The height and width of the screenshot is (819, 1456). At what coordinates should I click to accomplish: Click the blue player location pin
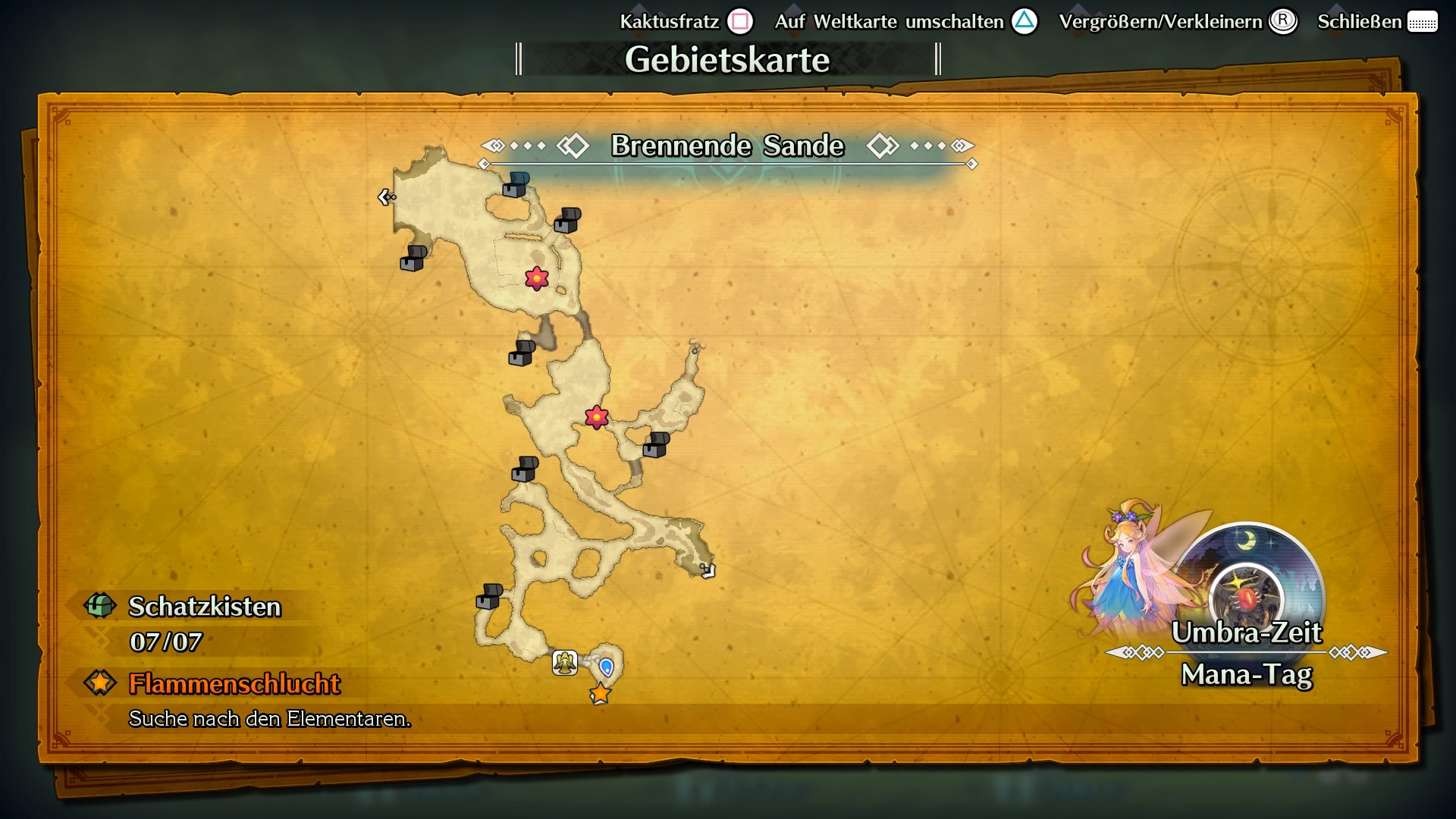[x=607, y=667]
